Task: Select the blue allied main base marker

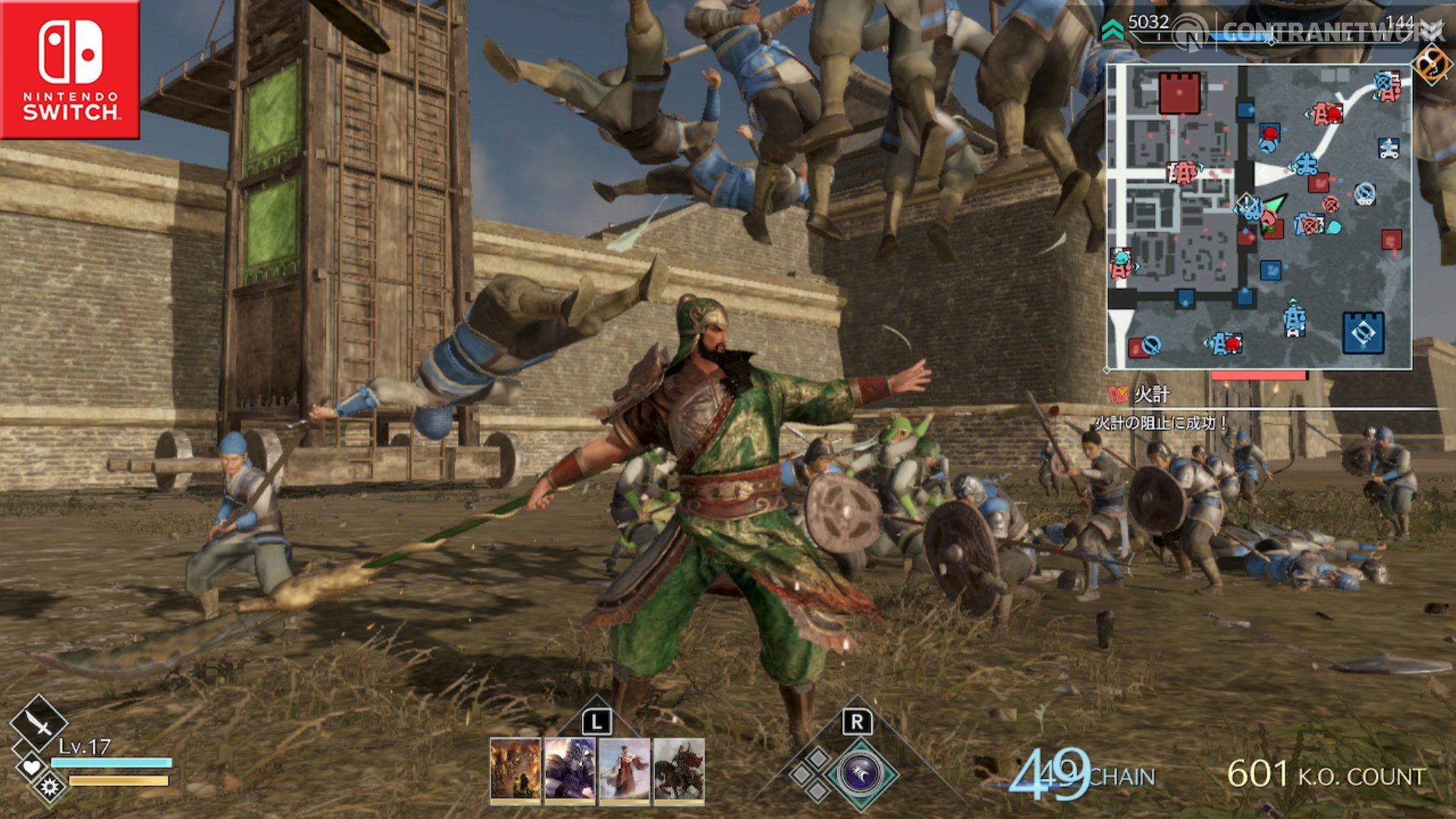Action: coord(1363,332)
